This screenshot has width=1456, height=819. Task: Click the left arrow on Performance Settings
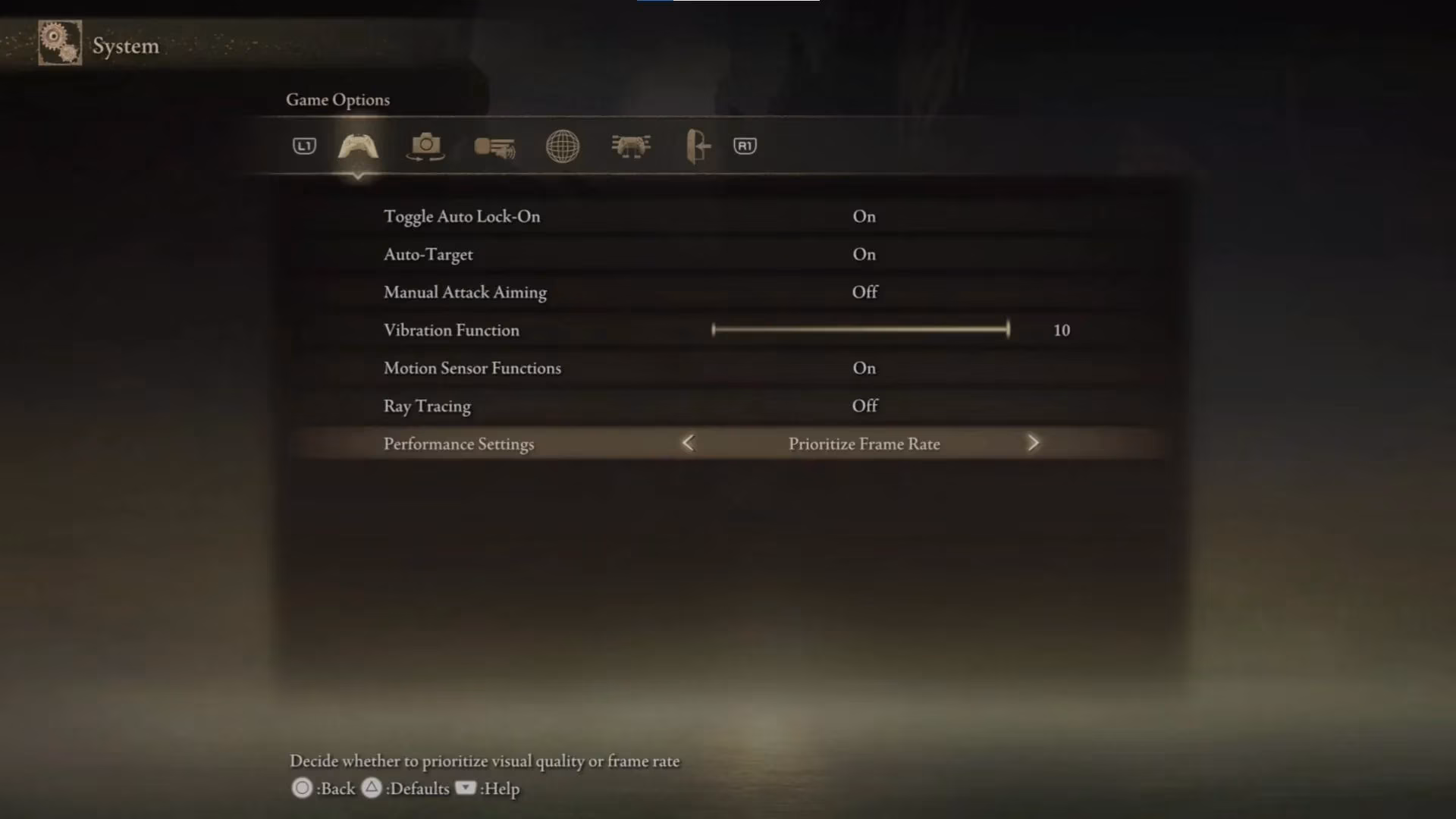coord(688,443)
